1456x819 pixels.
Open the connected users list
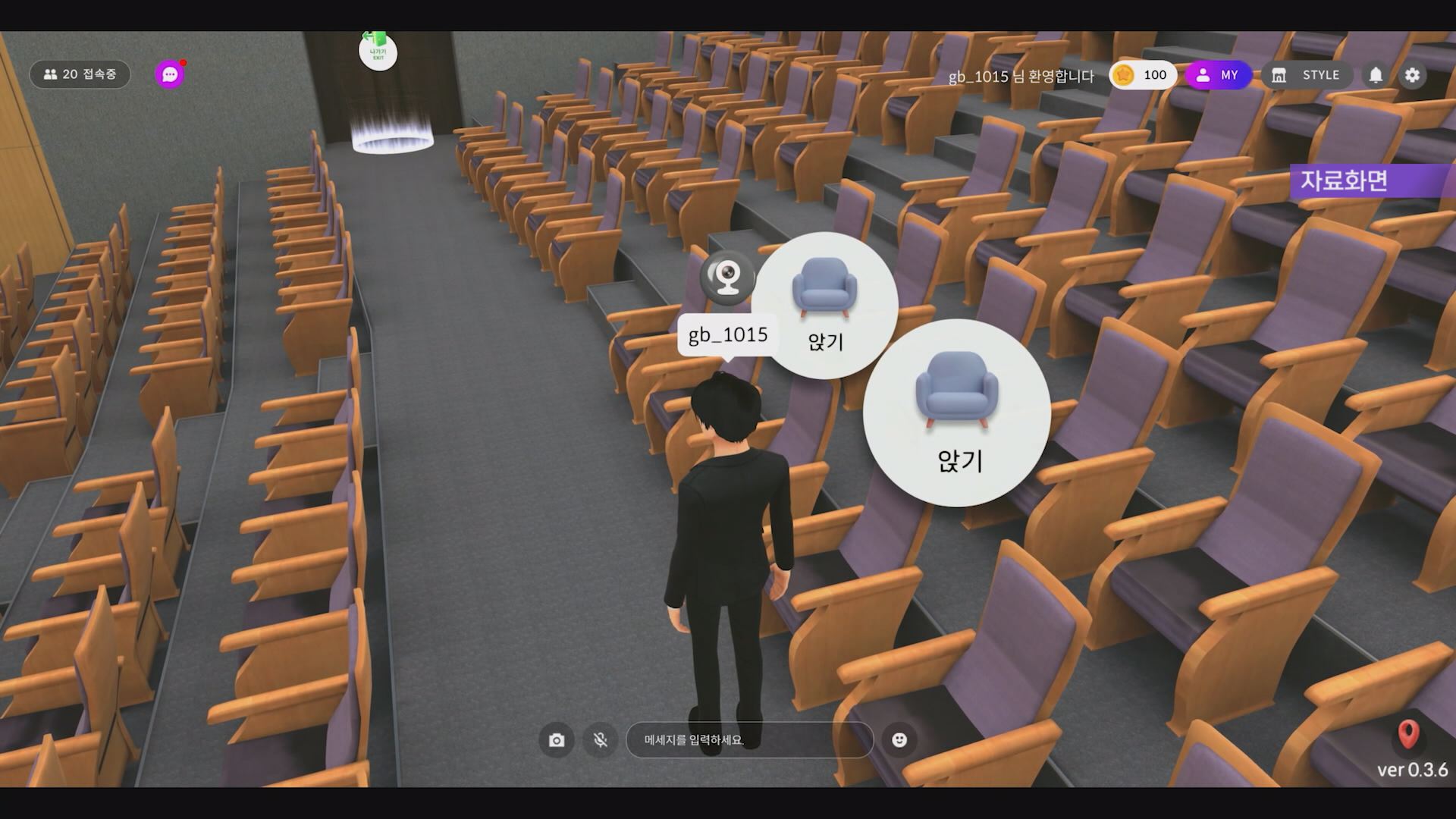point(80,74)
